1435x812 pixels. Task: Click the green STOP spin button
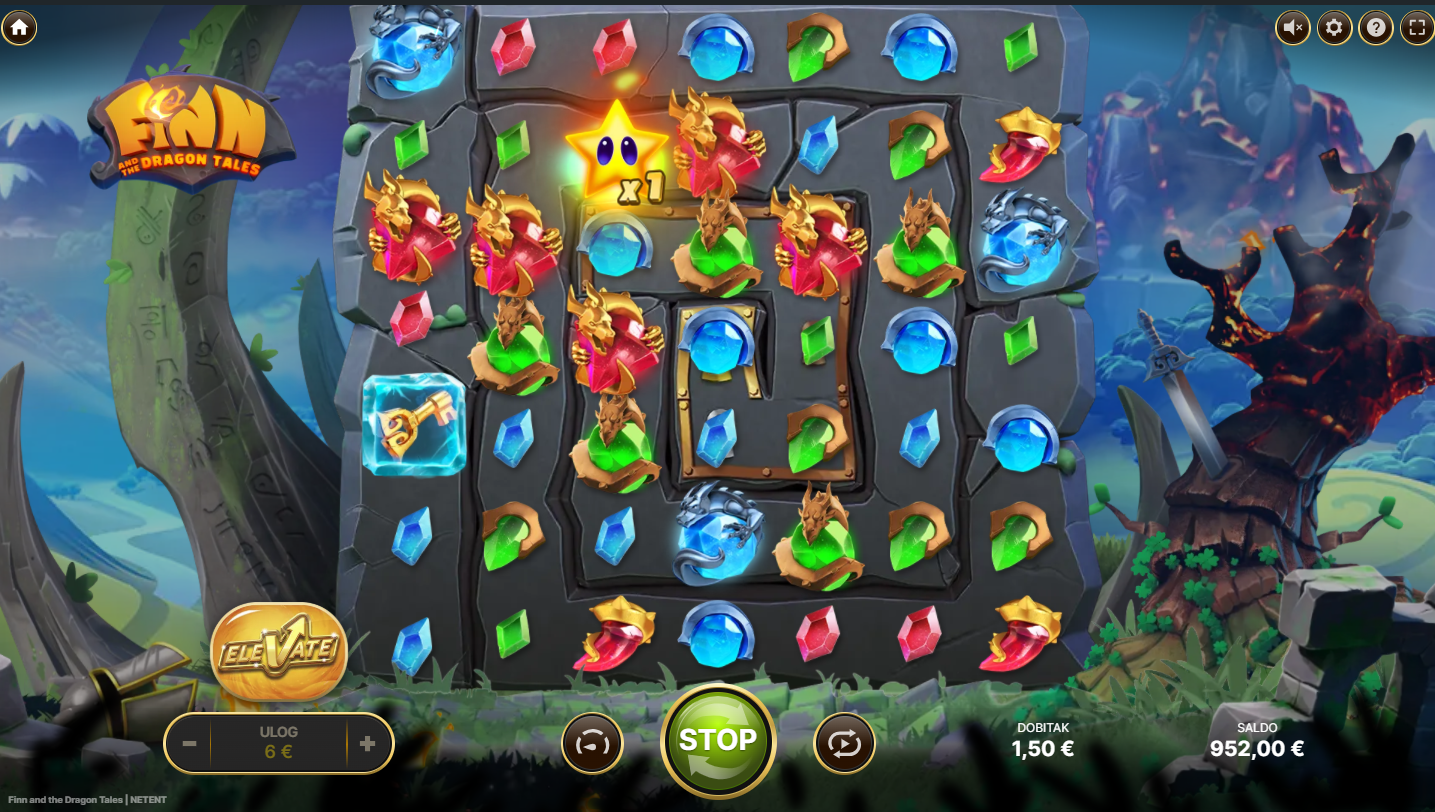coord(717,741)
